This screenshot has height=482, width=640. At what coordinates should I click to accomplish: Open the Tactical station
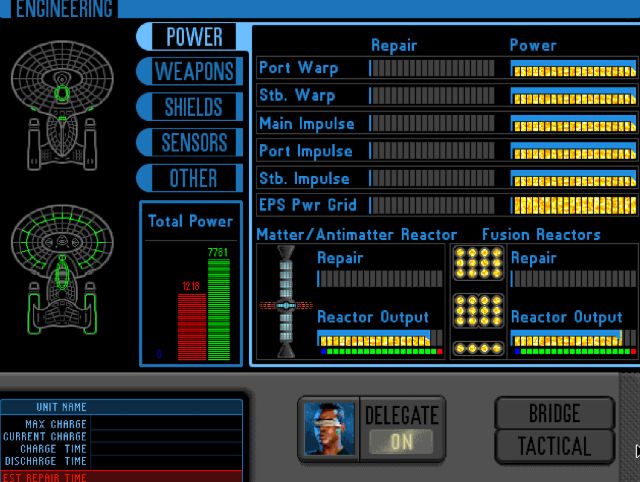pos(554,446)
